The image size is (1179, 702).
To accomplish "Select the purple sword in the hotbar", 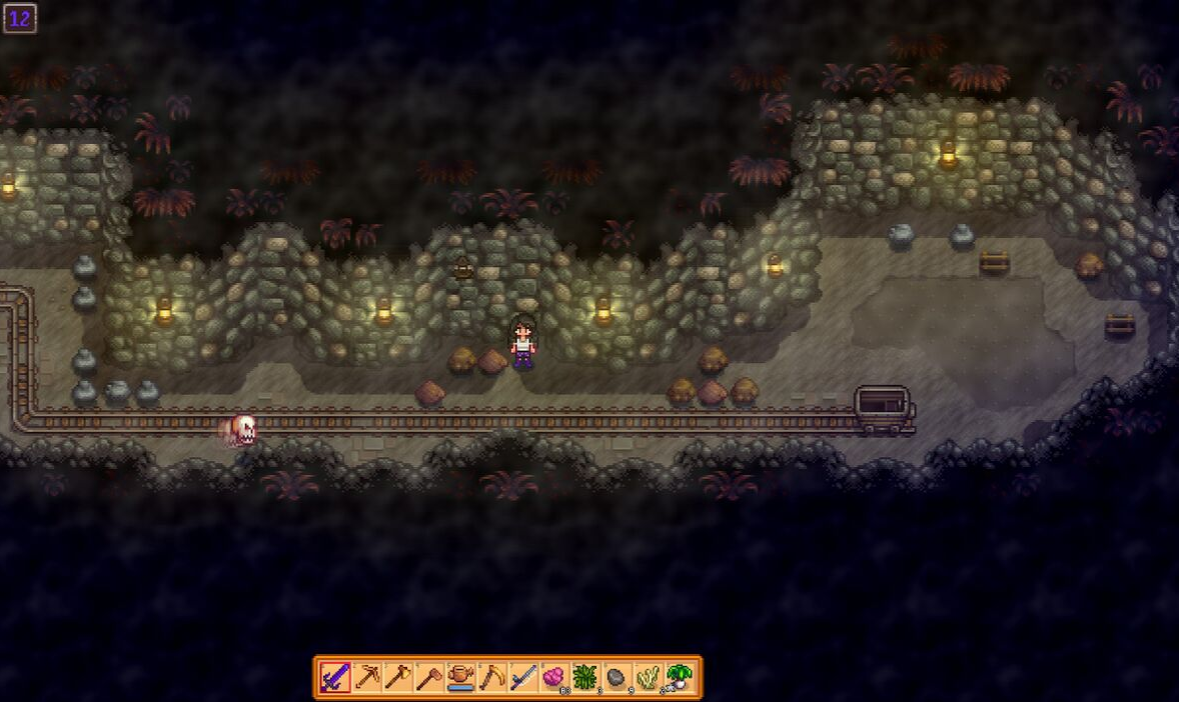I will pos(335,678).
